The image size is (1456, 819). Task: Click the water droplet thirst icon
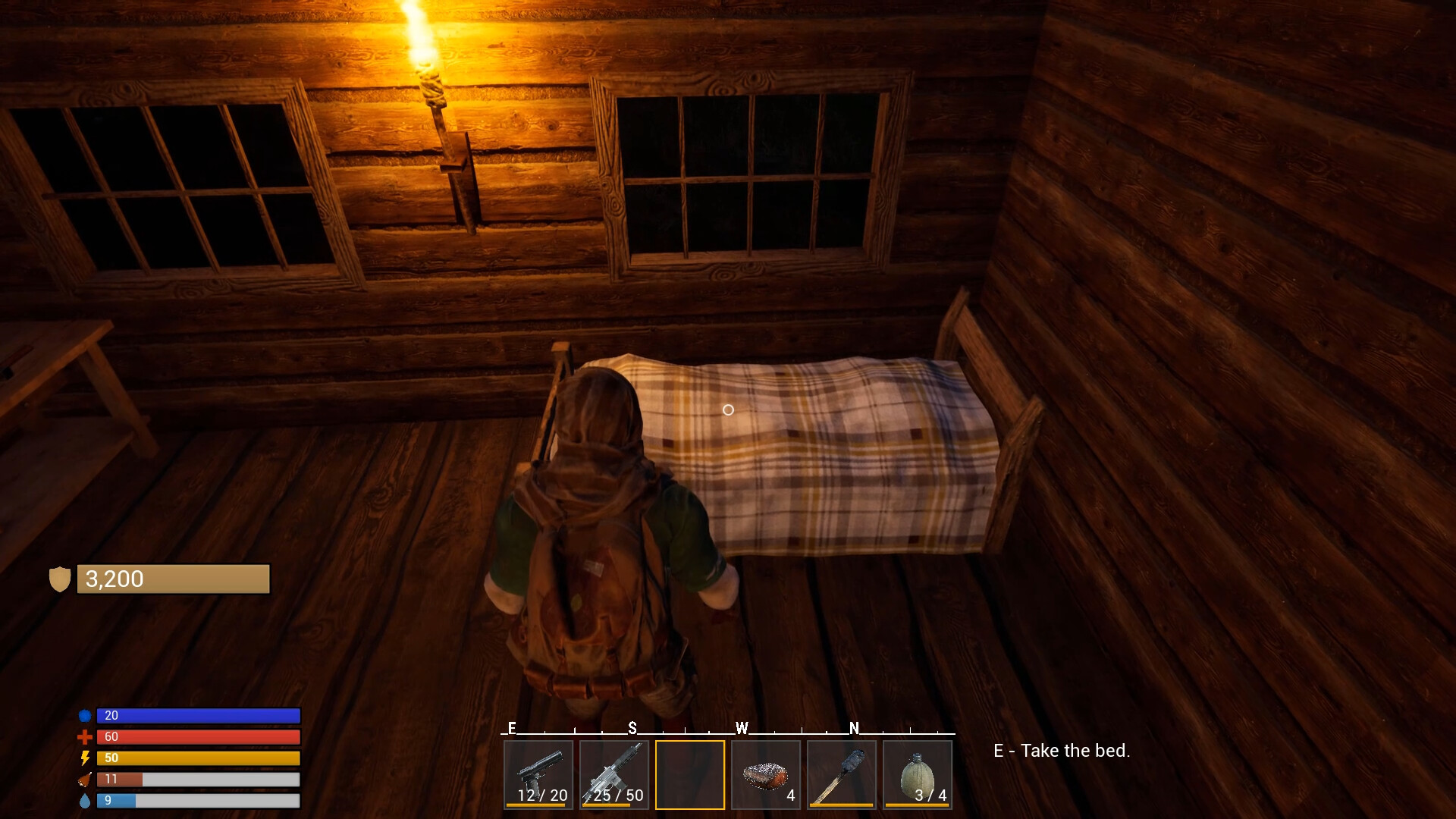86,799
